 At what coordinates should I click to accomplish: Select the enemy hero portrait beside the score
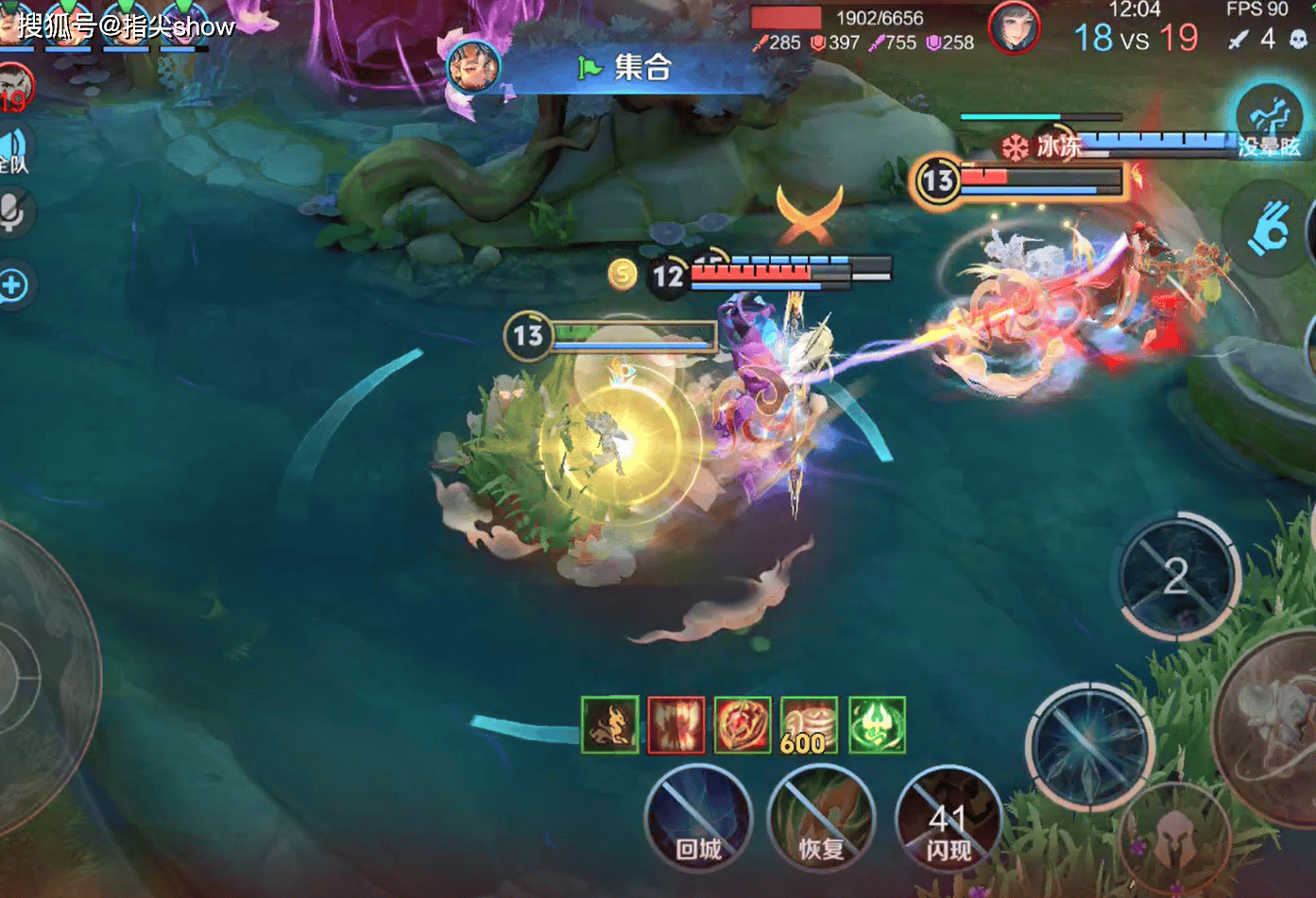tap(1014, 27)
